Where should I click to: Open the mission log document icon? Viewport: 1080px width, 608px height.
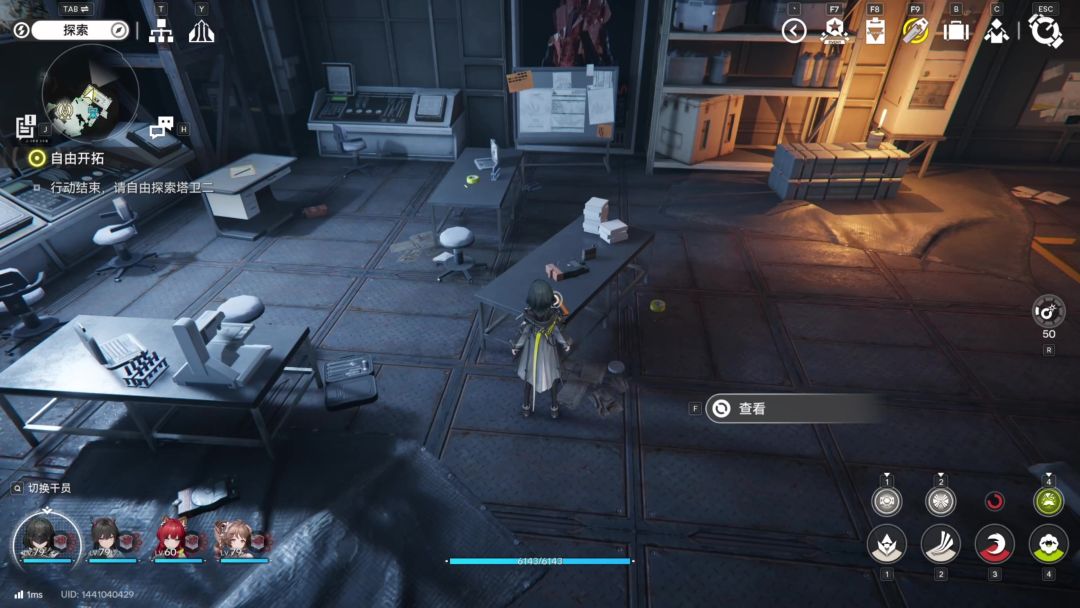point(26,127)
